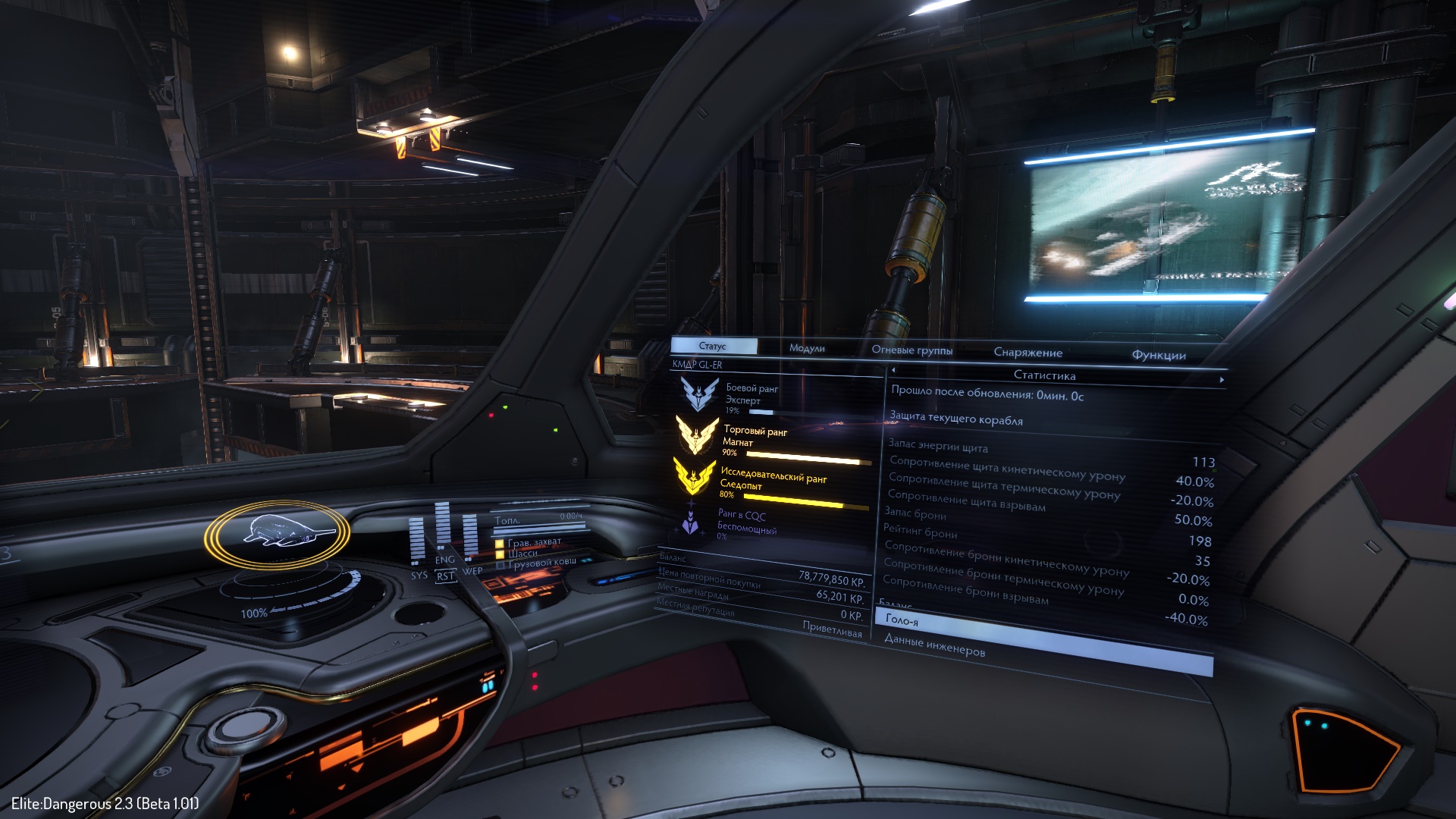Open the Функции tab

(x=1158, y=355)
